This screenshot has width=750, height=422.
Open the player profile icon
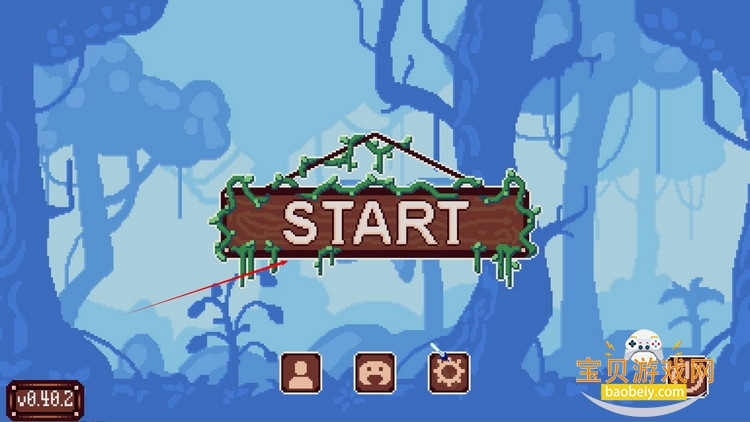[300, 372]
